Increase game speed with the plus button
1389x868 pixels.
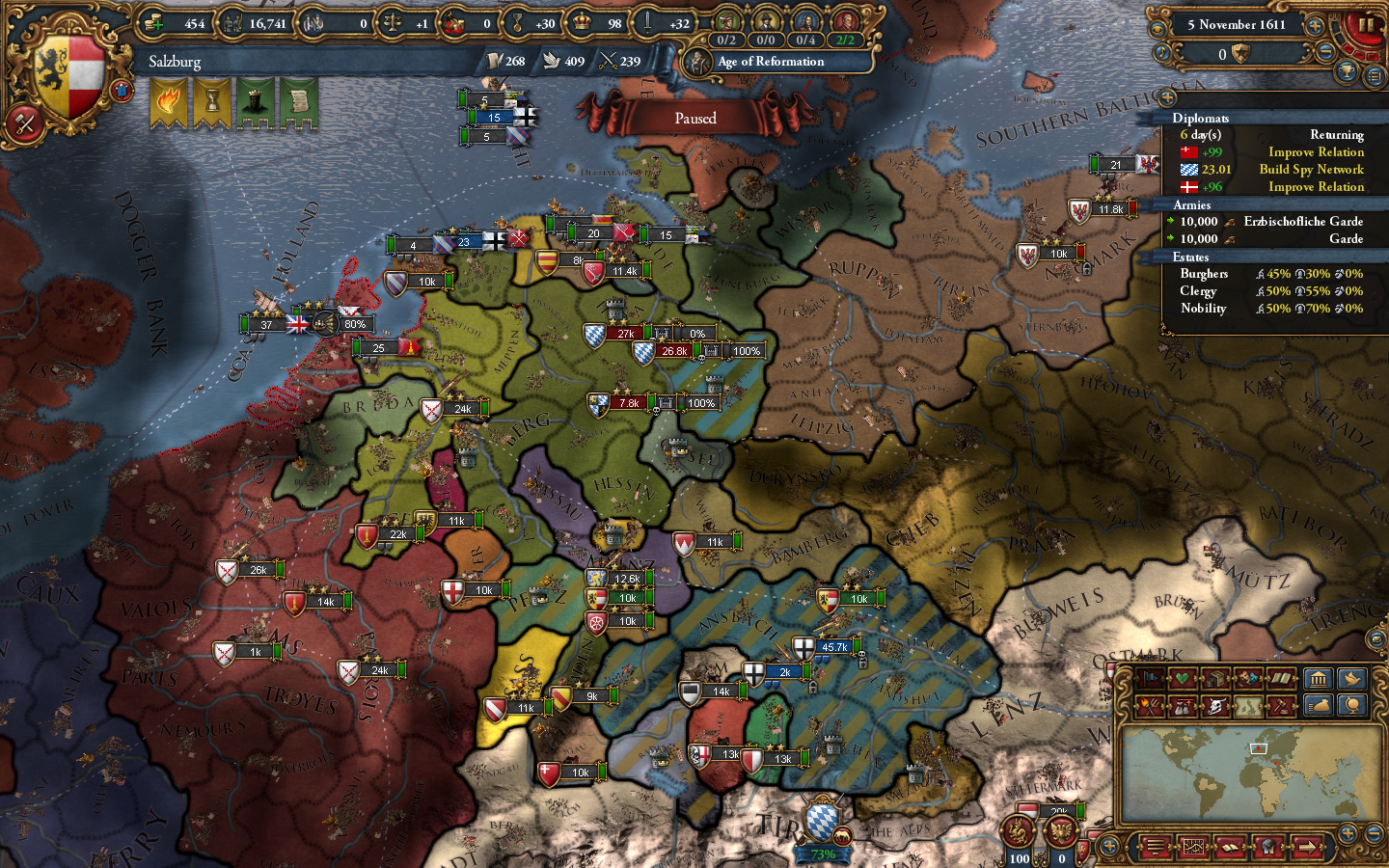point(1315,25)
